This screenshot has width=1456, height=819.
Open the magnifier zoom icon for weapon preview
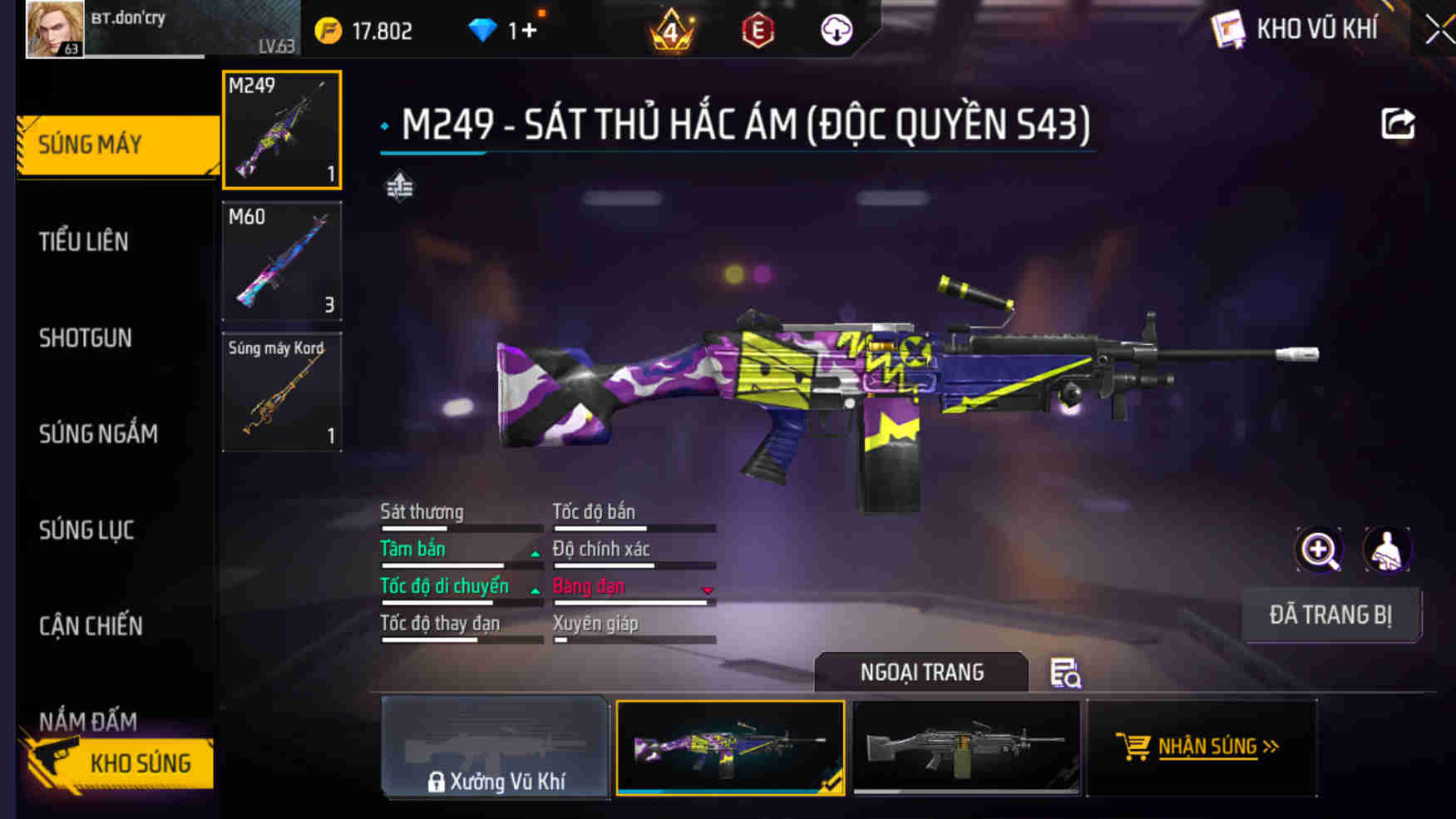[1318, 550]
